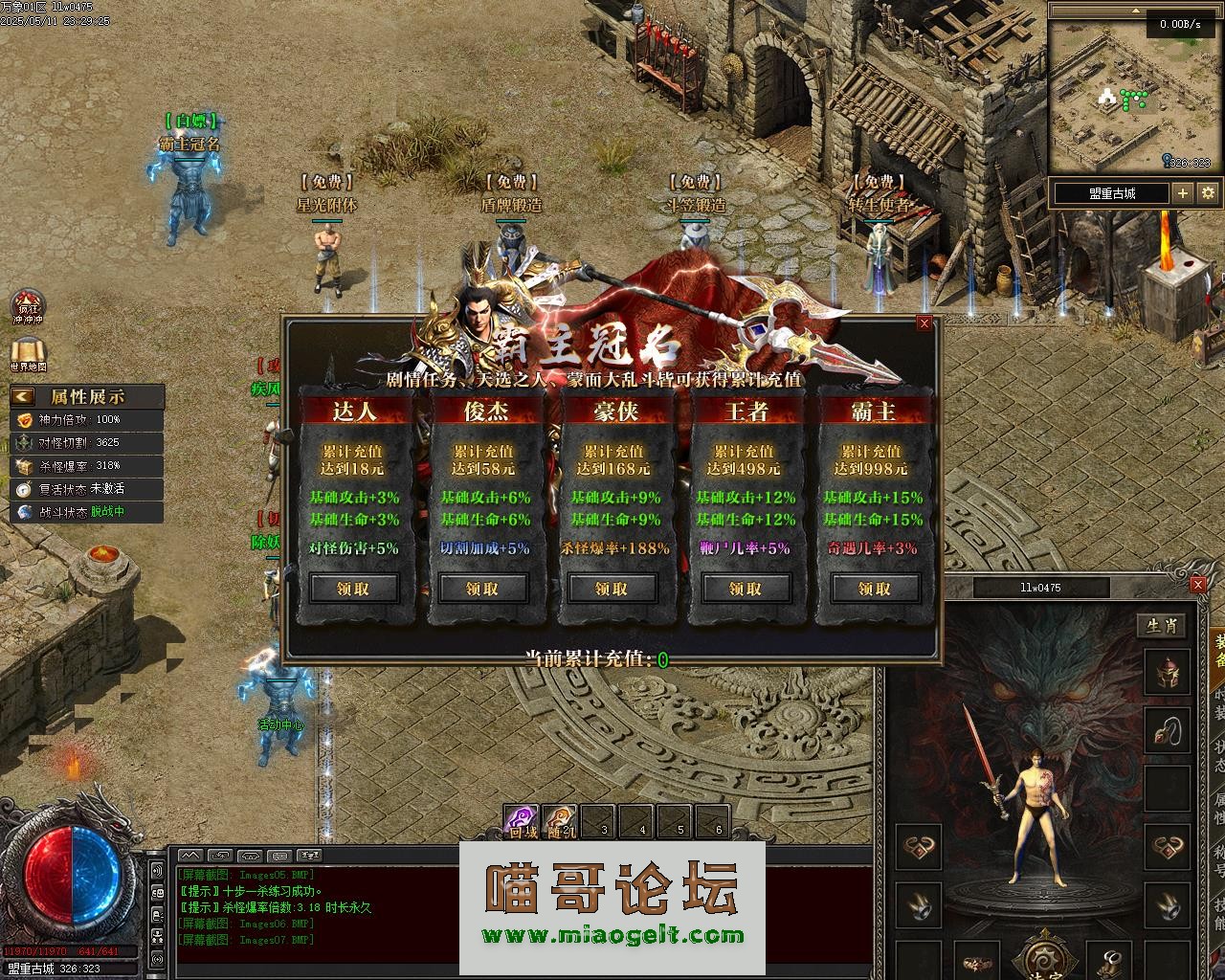Claim the 豪侠 tier reward
The height and width of the screenshot is (980, 1225).
(x=612, y=589)
